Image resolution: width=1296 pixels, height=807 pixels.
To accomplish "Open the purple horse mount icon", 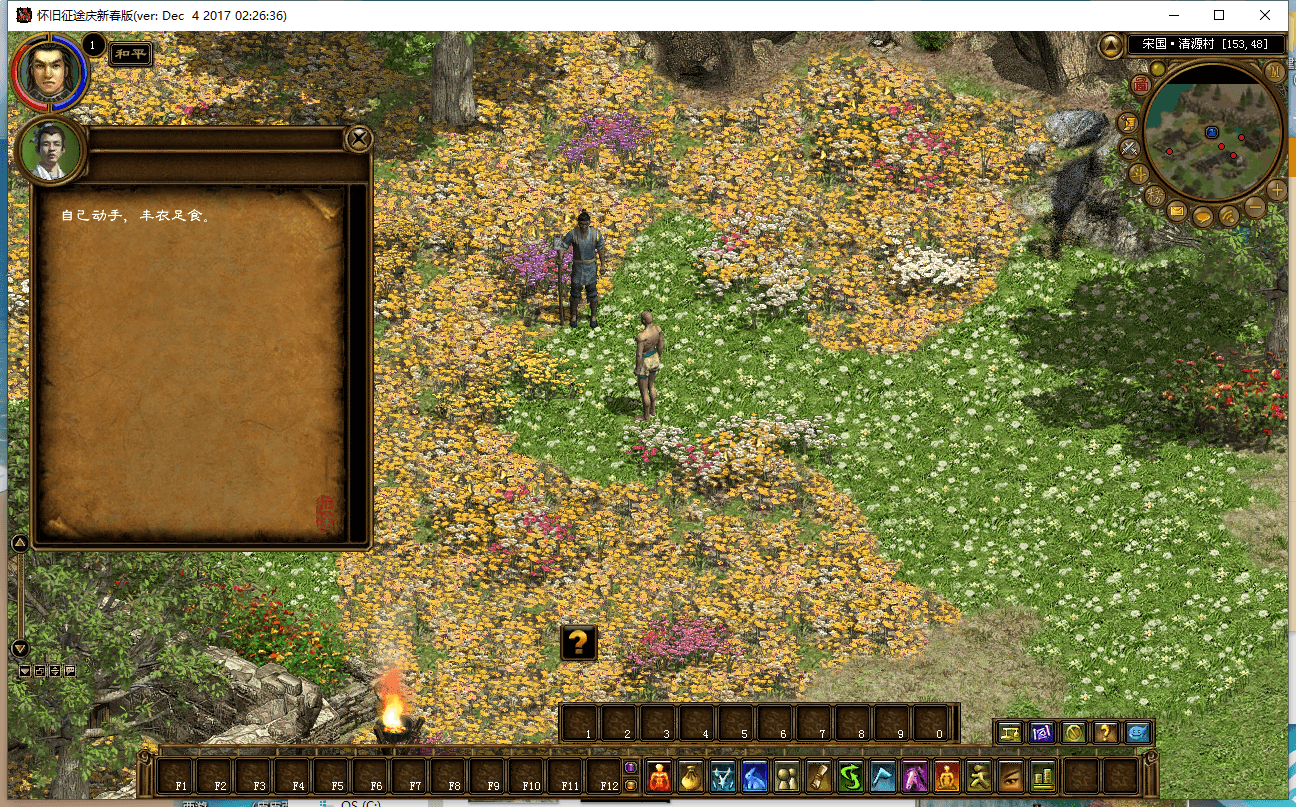I will tap(914, 776).
